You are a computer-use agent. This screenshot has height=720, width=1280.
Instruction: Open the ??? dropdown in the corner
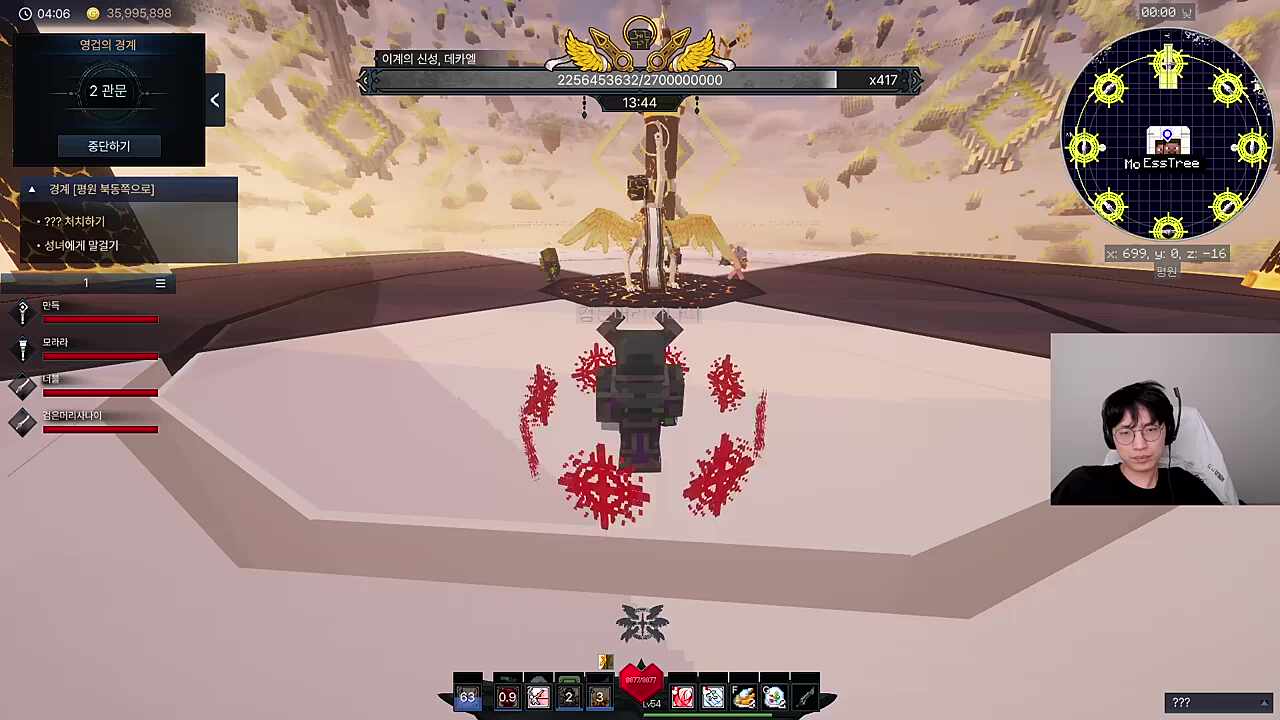(x=1217, y=703)
